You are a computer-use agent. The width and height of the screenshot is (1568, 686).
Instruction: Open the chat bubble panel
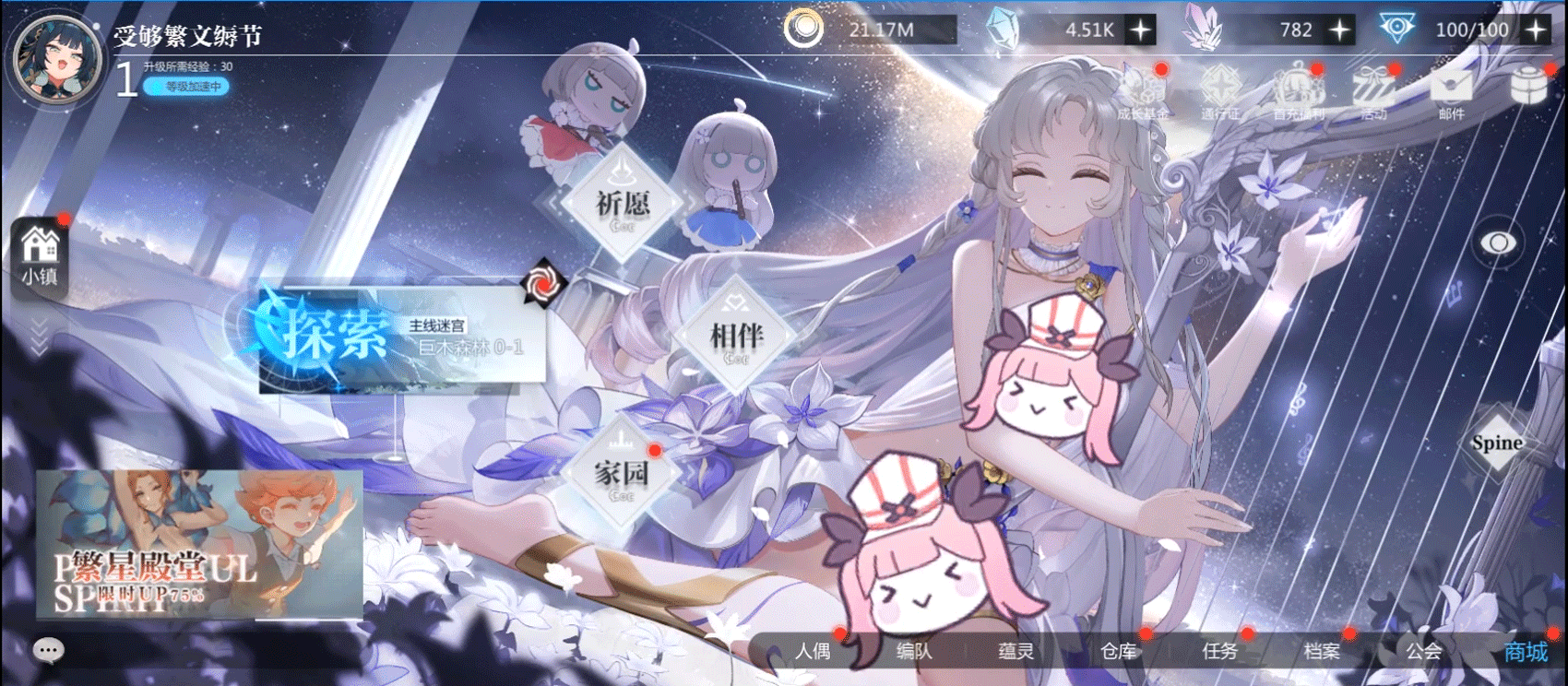(47, 650)
